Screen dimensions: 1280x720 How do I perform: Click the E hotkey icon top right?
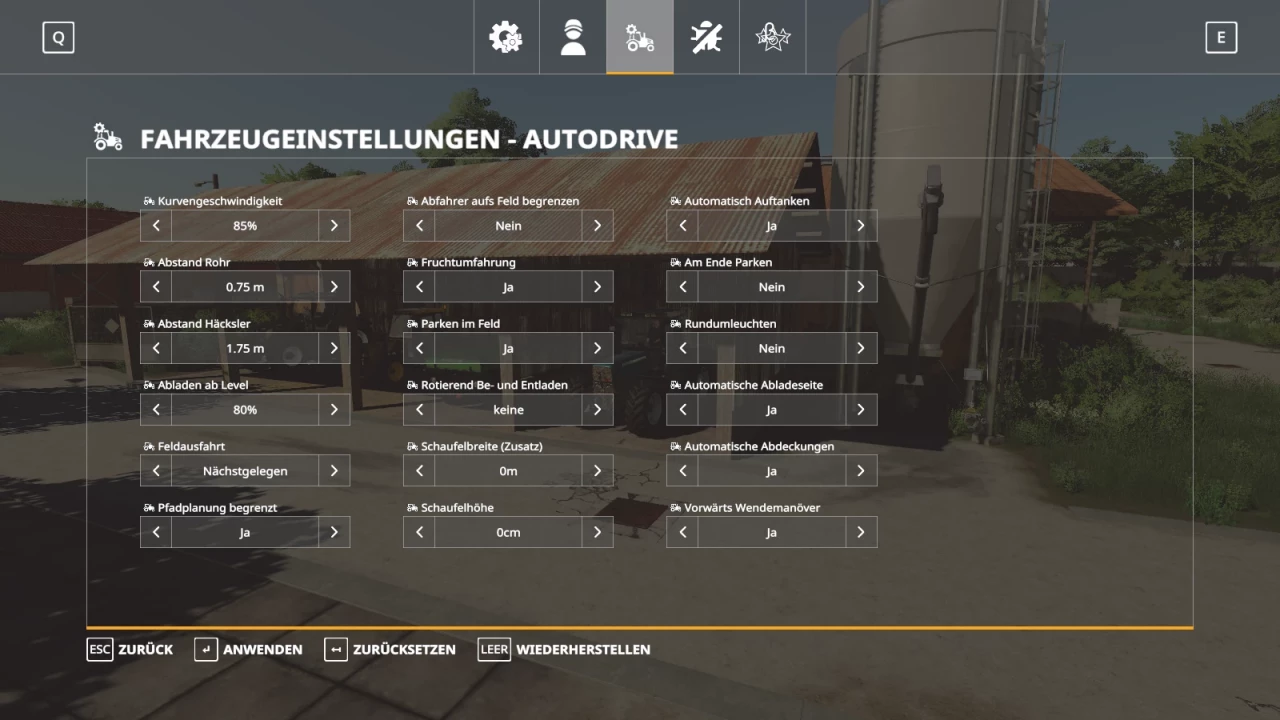[1221, 37]
